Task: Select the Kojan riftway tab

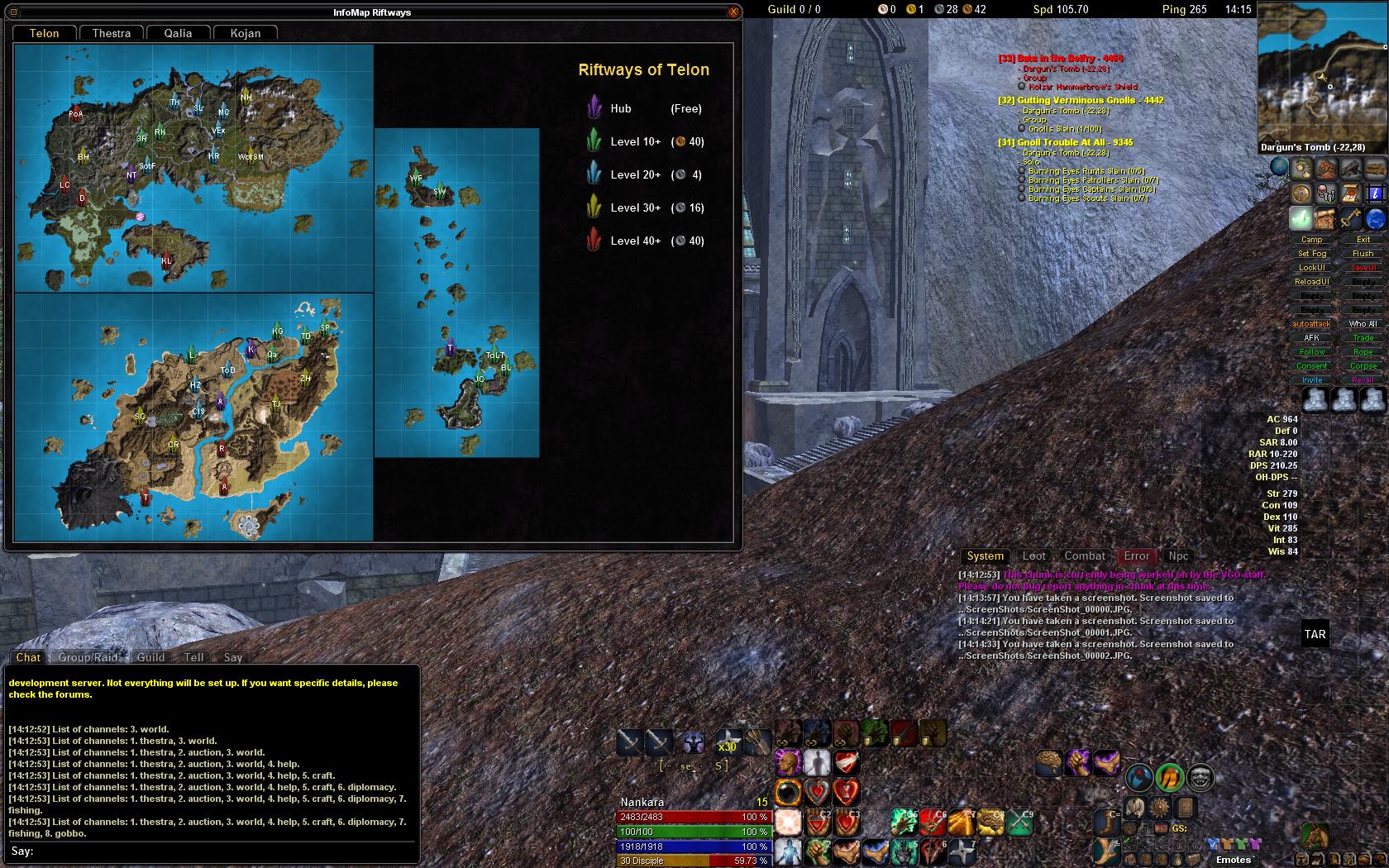Action: [x=246, y=33]
